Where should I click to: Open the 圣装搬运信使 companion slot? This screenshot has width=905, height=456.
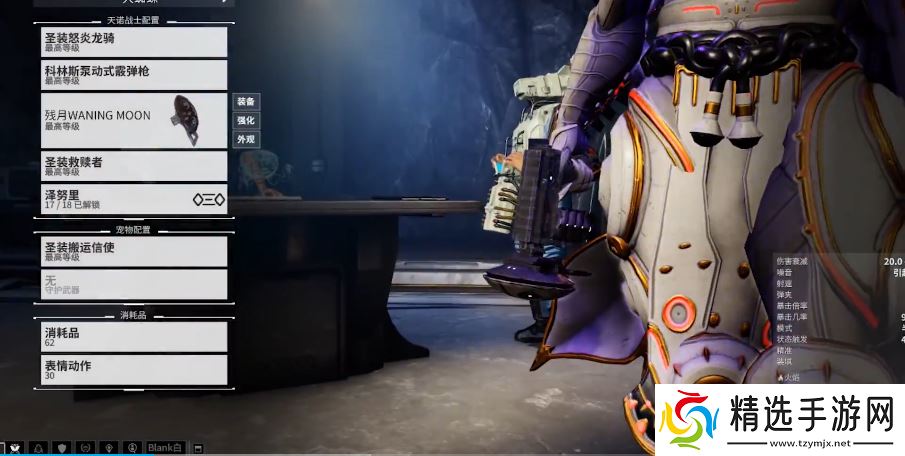[134, 251]
